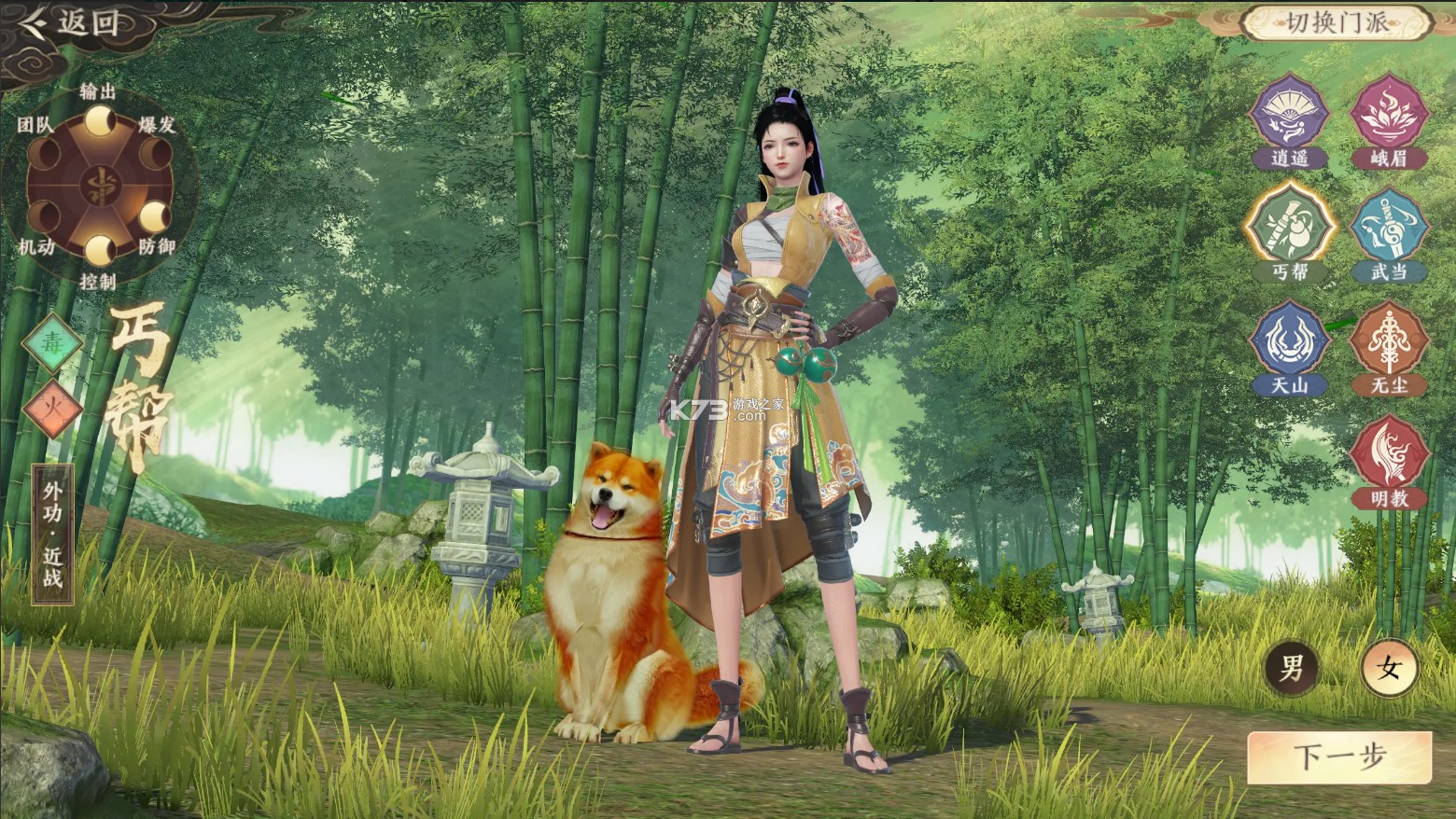Image resolution: width=1456 pixels, height=819 pixels.
Task: Click the 毒 poison element icon
Action: point(54,343)
